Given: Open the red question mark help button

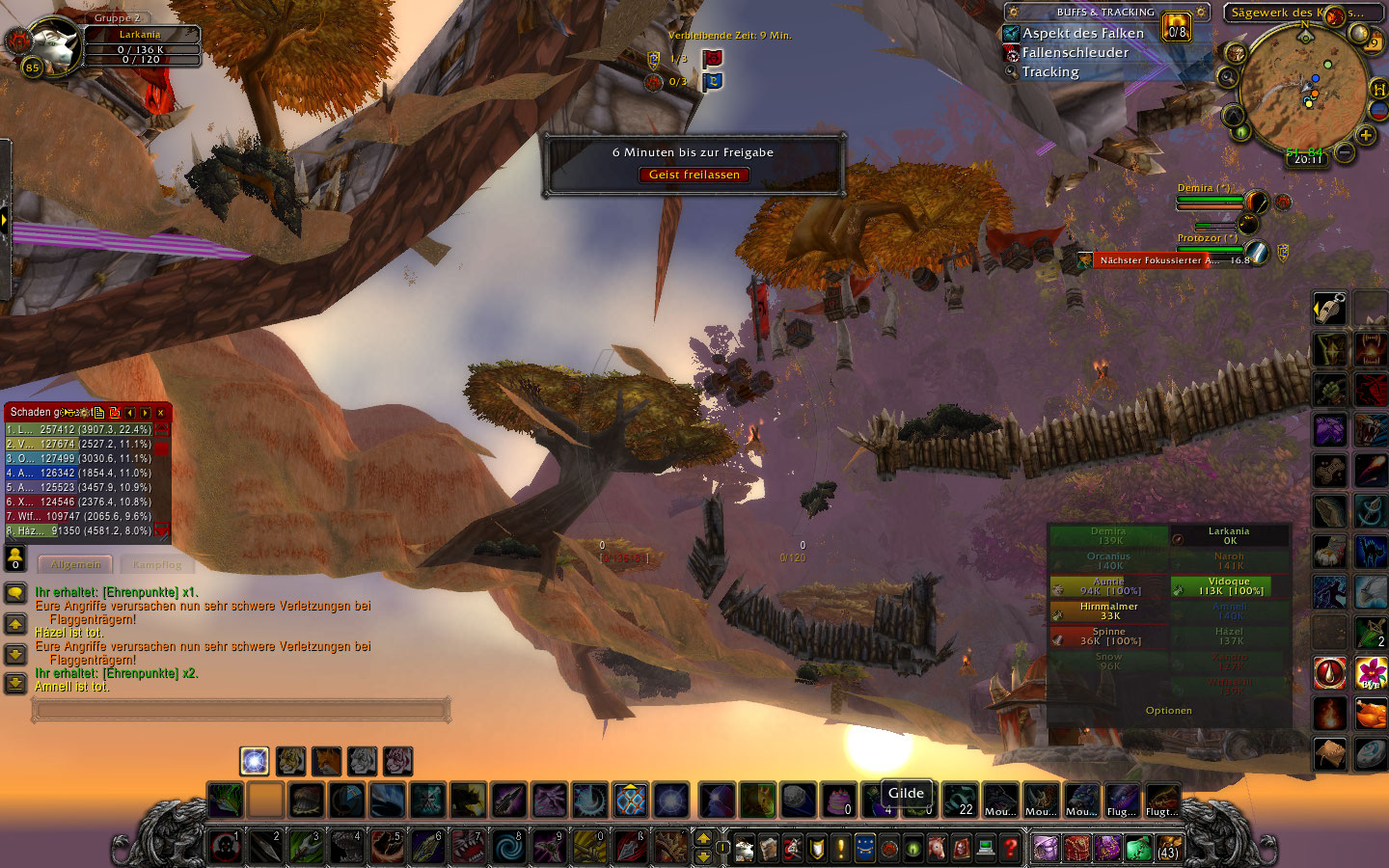Looking at the screenshot, I should tap(1010, 848).
